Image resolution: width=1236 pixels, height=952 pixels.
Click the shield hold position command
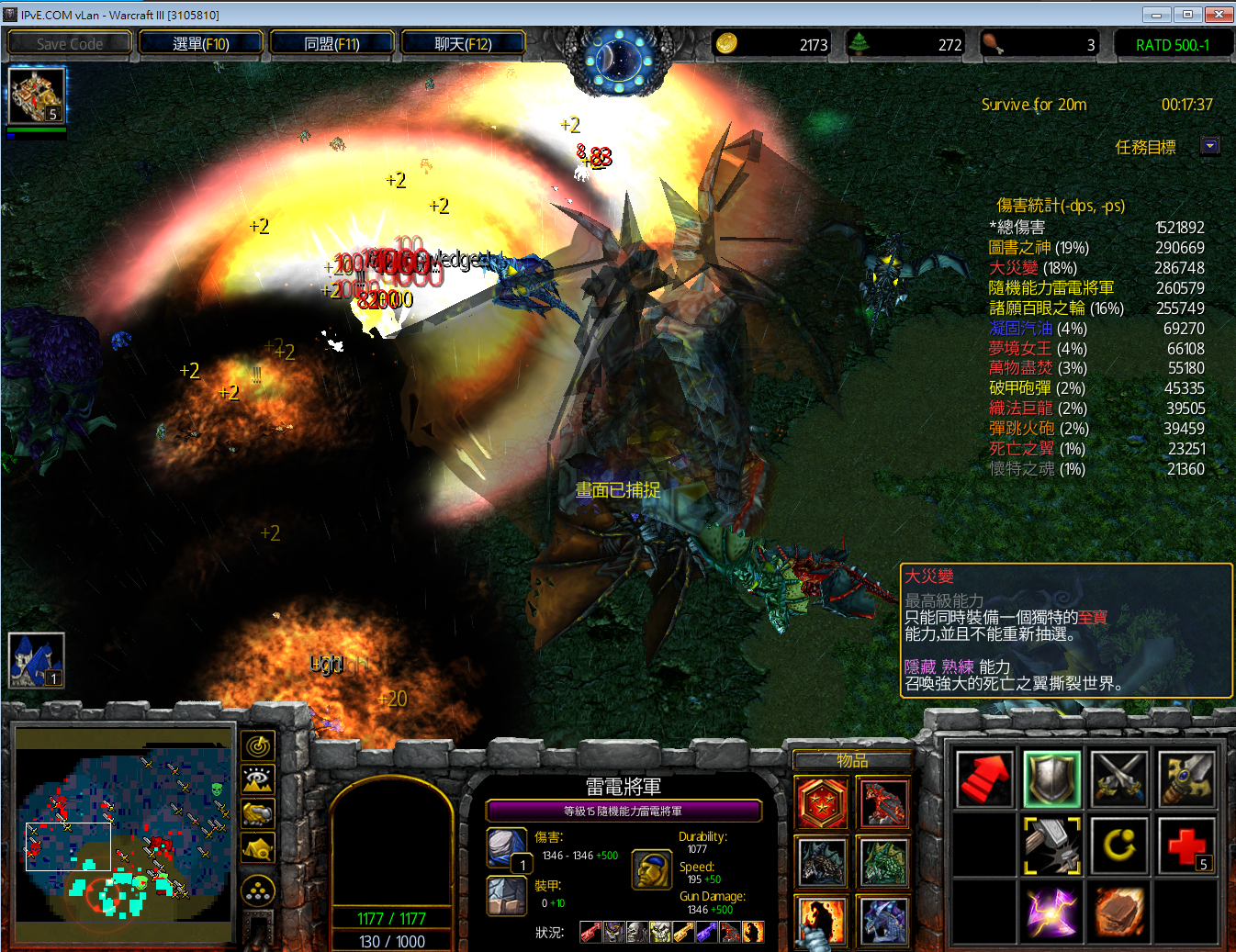[1052, 778]
